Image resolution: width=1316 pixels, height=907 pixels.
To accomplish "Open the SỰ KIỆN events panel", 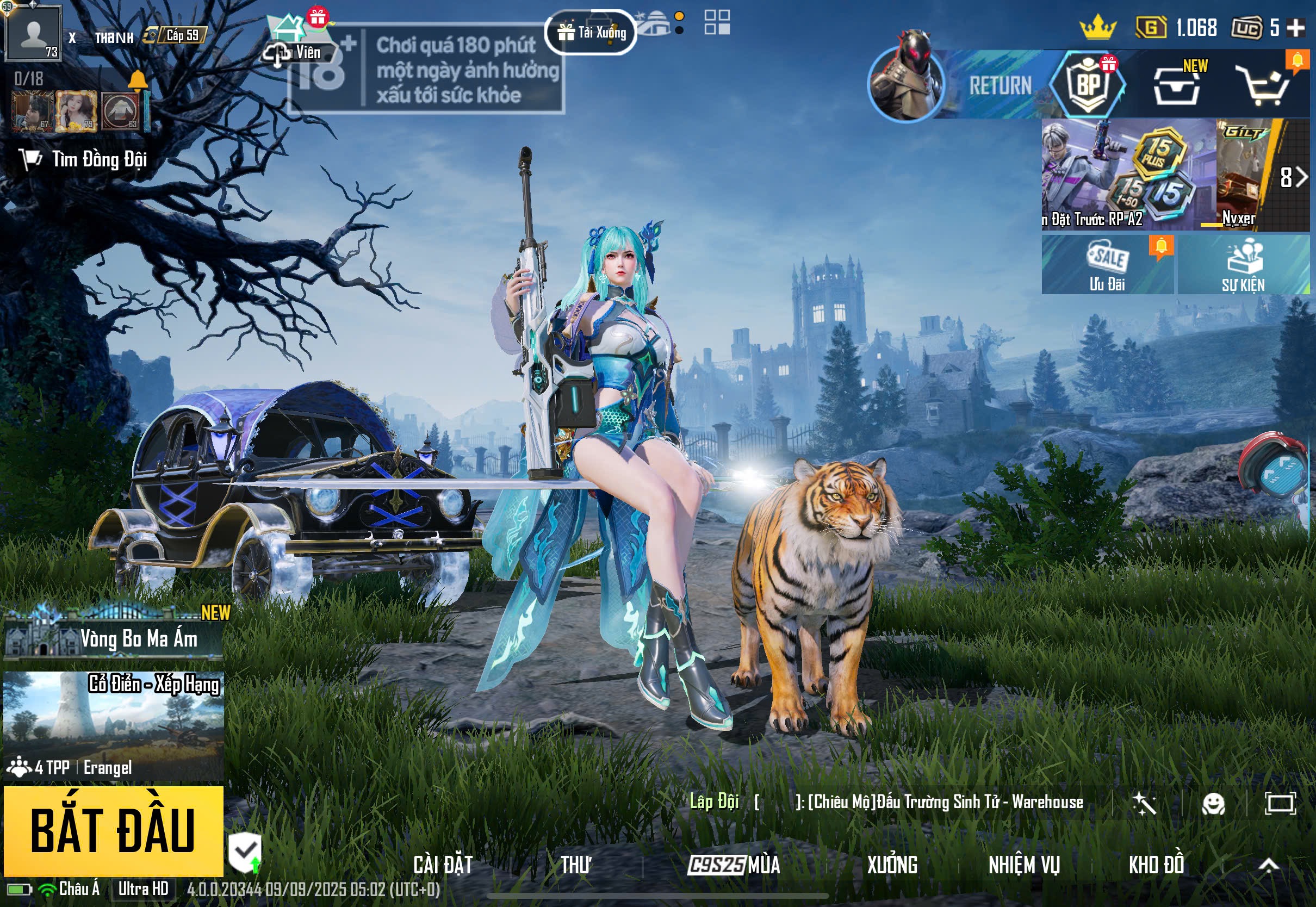I will pos(1243,265).
